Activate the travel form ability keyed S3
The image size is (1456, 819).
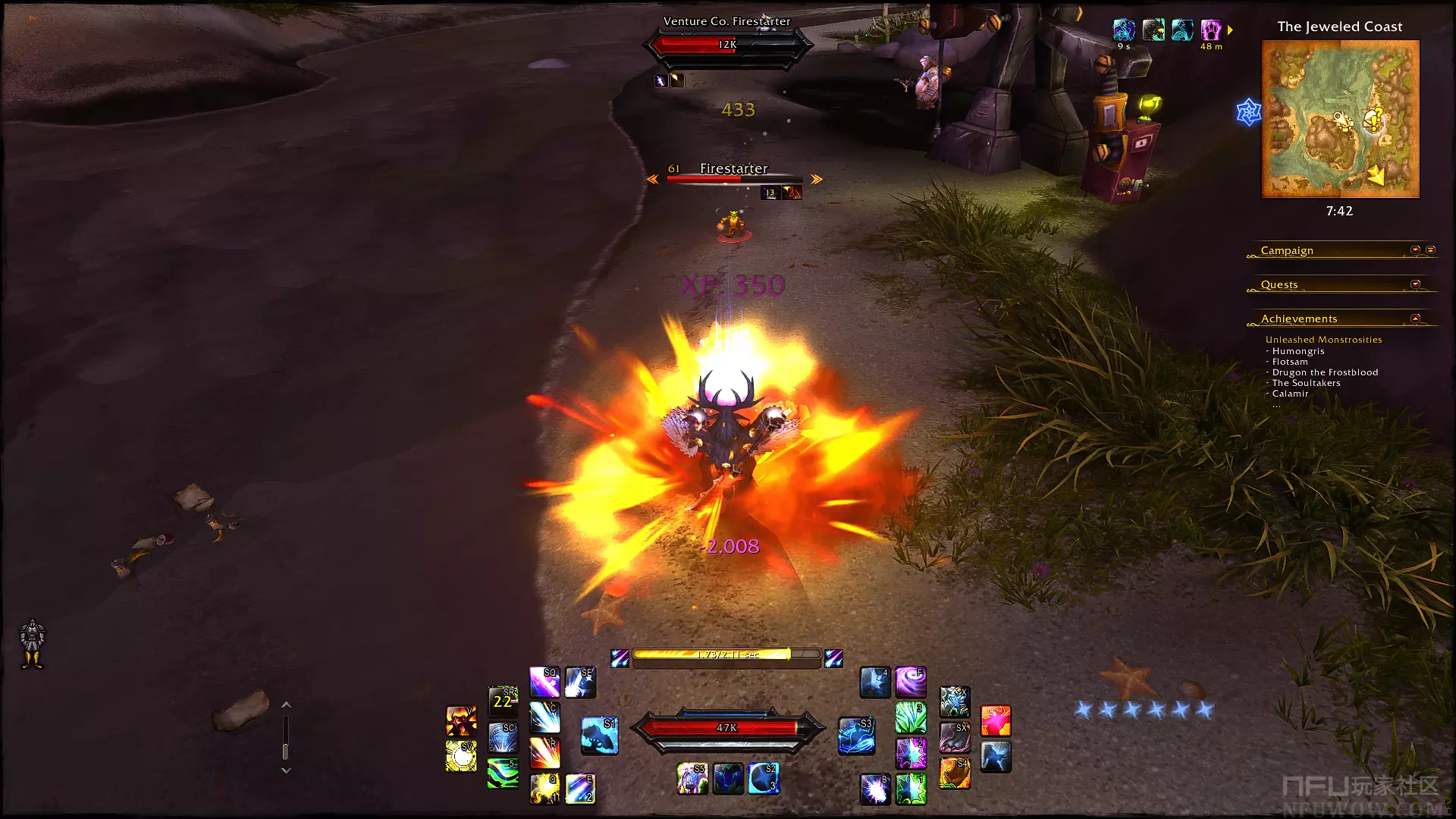point(856,735)
